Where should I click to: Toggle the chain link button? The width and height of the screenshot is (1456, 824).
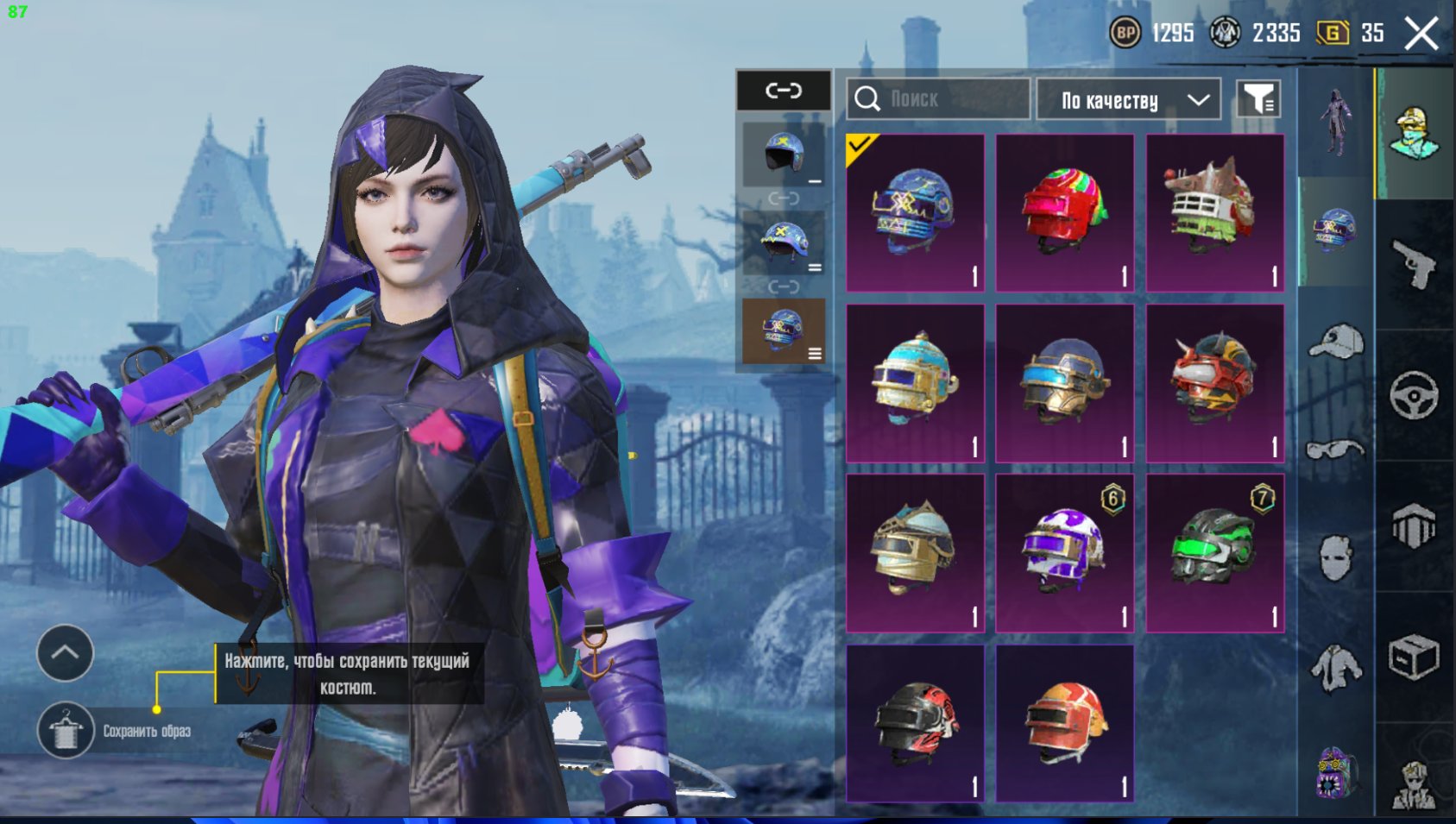pos(784,91)
